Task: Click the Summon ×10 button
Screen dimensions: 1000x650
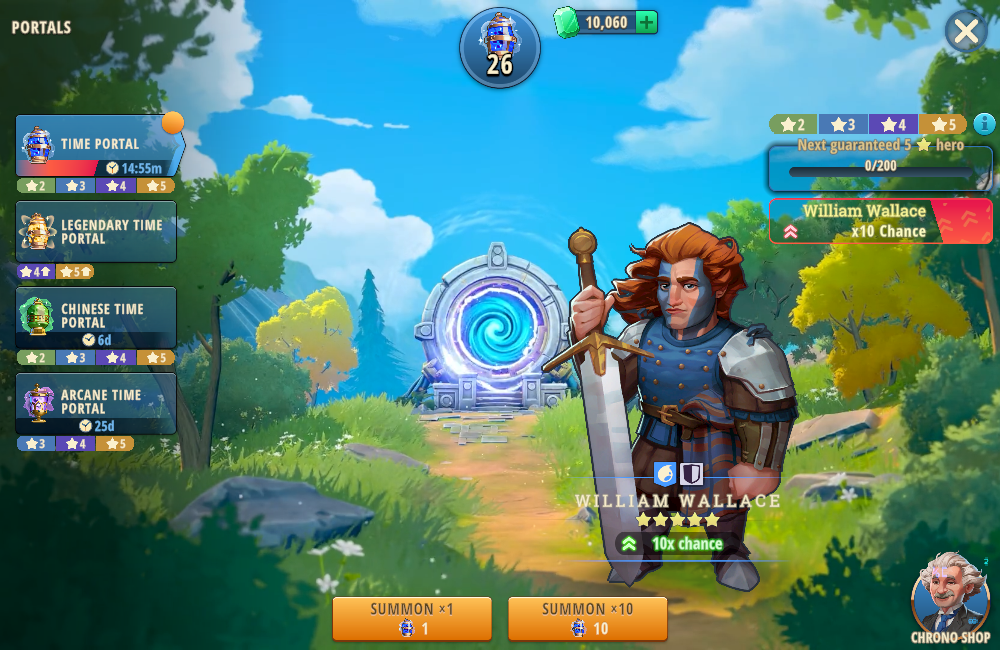Action: coord(587,618)
